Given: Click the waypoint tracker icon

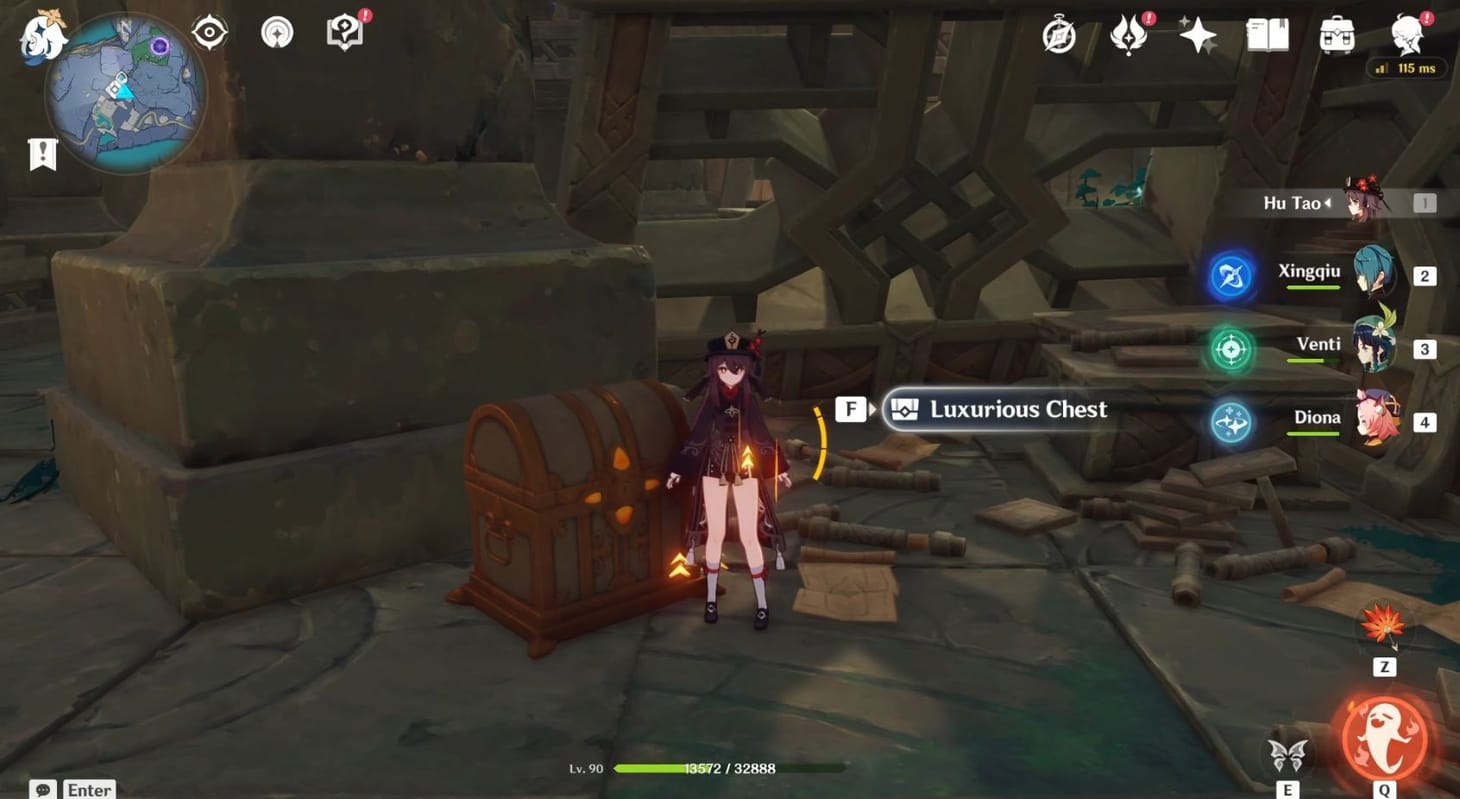Looking at the screenshot, I should 276,31.
